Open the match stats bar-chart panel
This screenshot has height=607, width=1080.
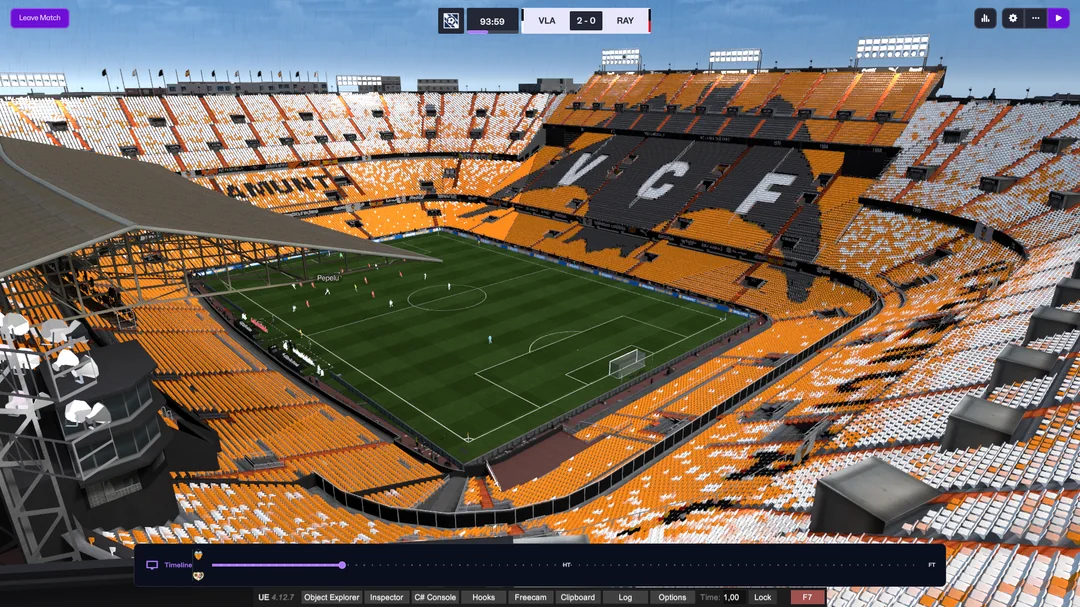985,18
